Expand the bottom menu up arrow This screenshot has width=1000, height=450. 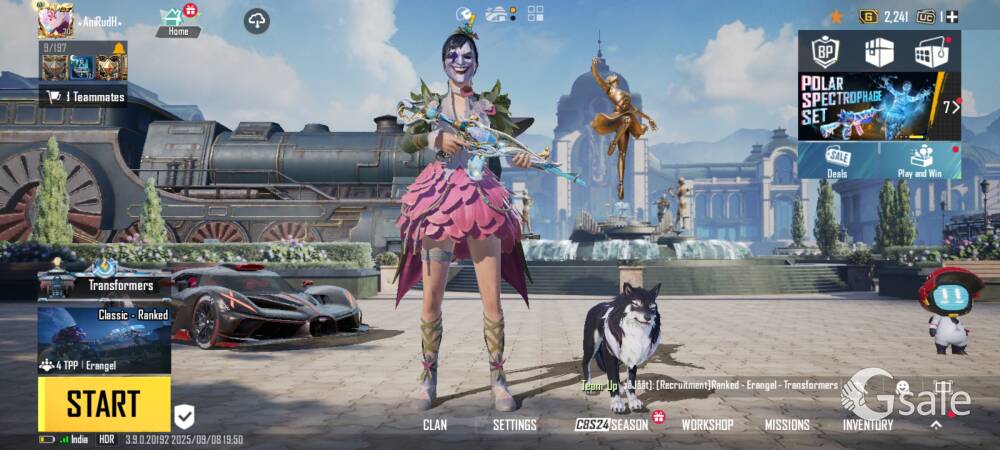pos(936,424)
